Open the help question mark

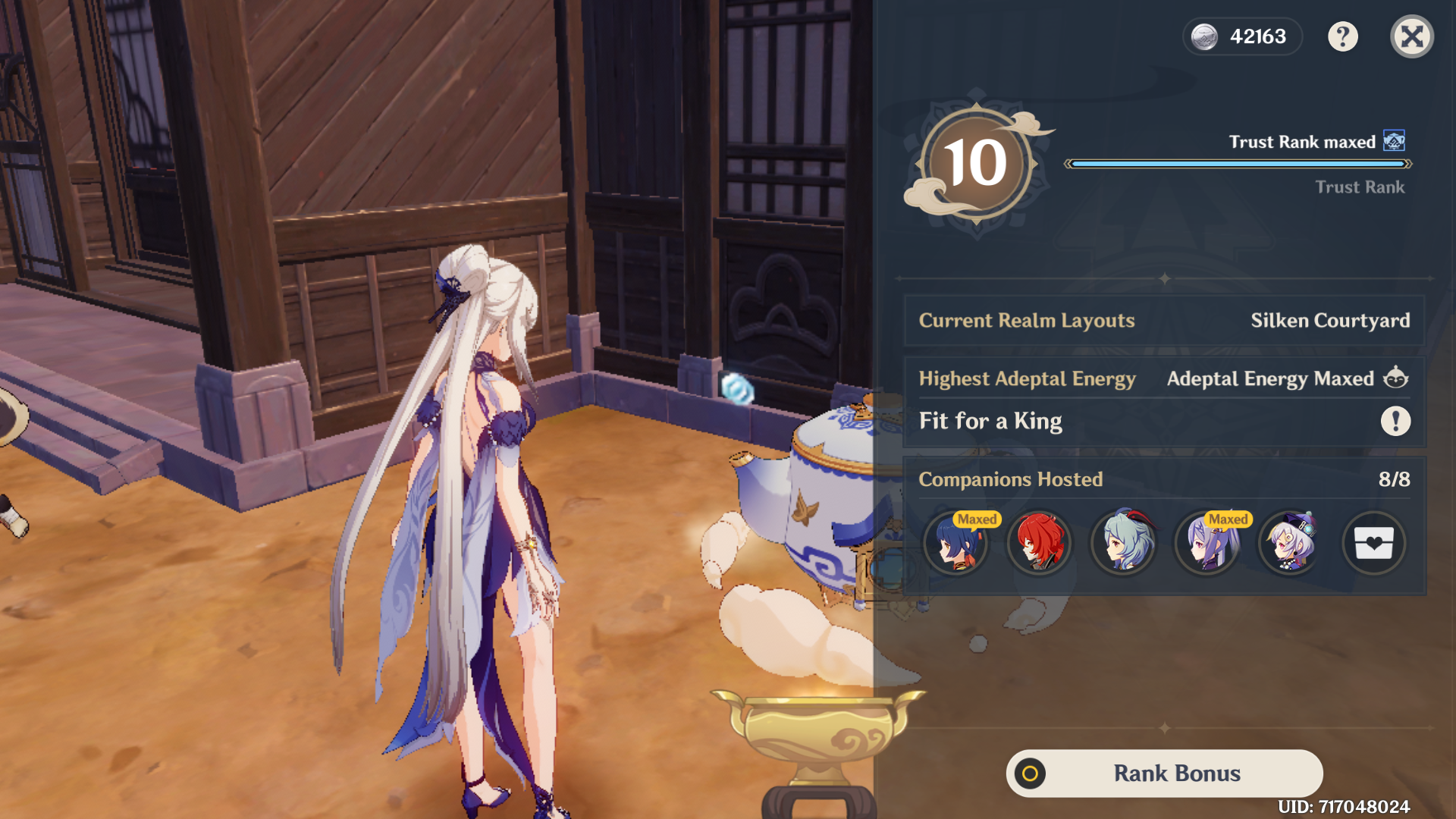pos(1343,36)
